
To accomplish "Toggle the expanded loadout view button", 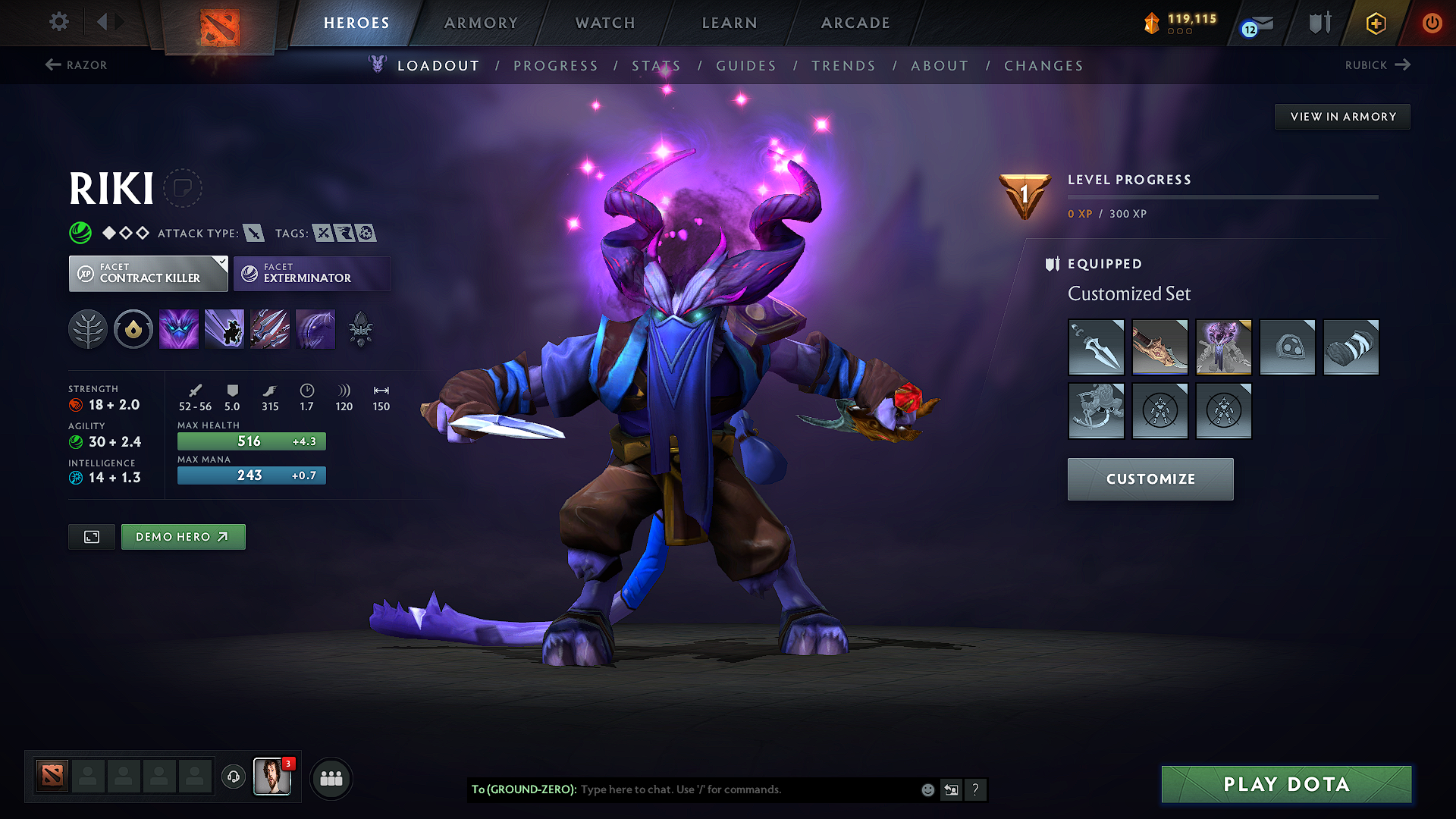I will [x=91, y=536].
